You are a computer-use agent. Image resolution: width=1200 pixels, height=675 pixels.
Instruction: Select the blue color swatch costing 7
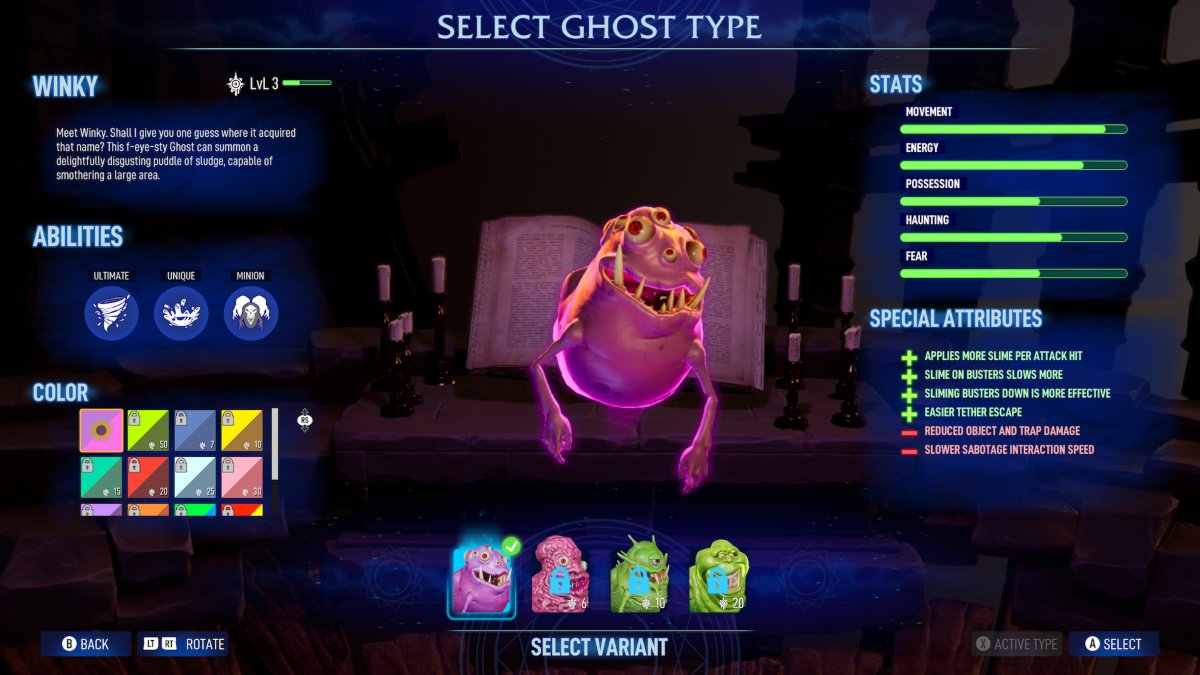pos(195,430)
